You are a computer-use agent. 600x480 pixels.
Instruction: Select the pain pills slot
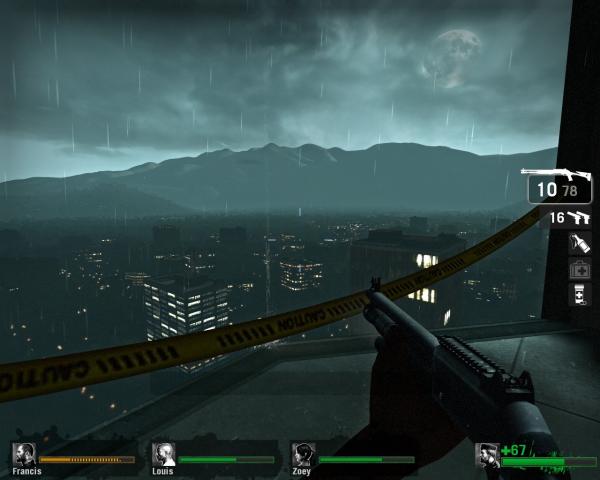pos(579,294)
